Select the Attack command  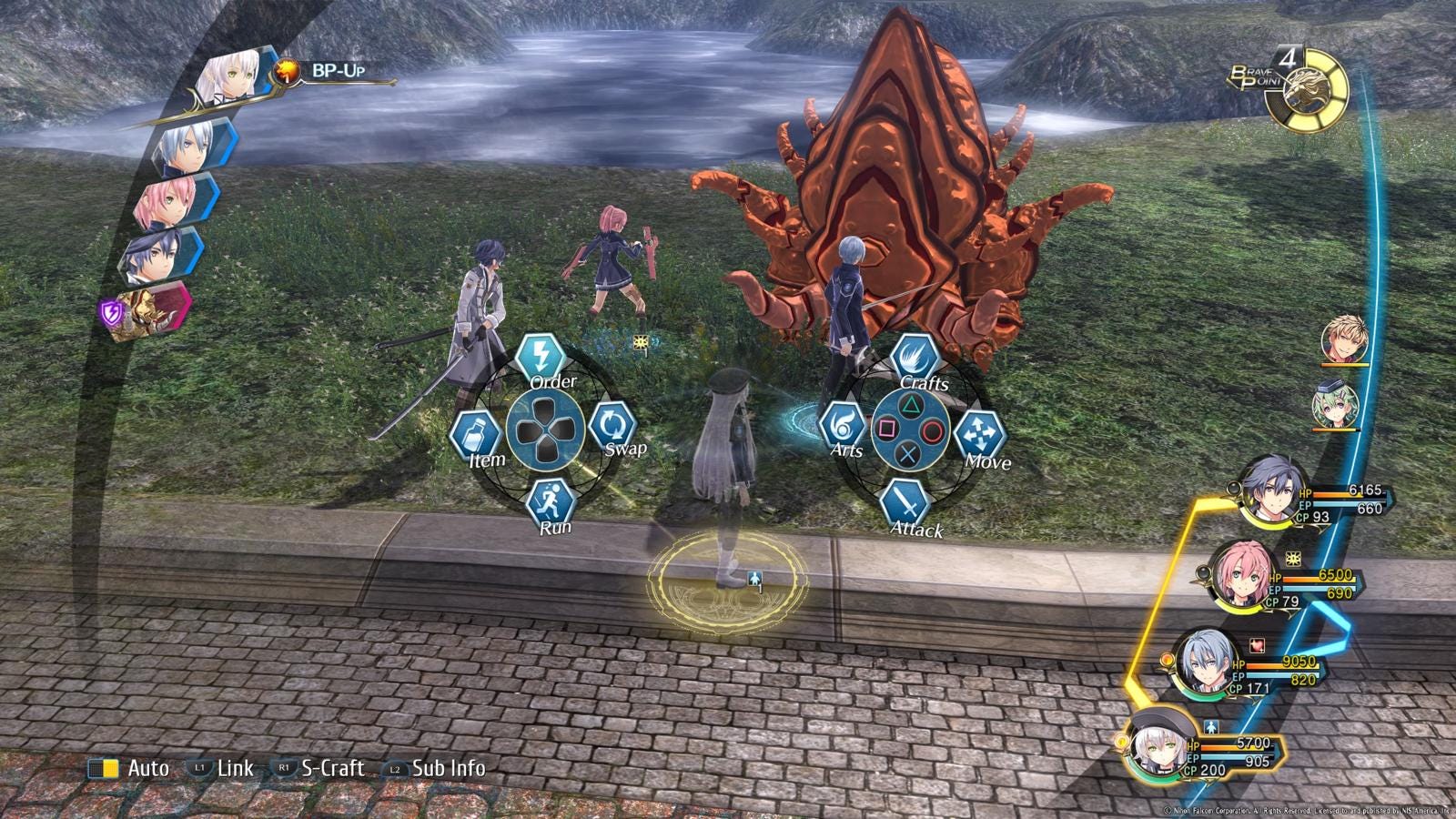click(x=904, y=502)
